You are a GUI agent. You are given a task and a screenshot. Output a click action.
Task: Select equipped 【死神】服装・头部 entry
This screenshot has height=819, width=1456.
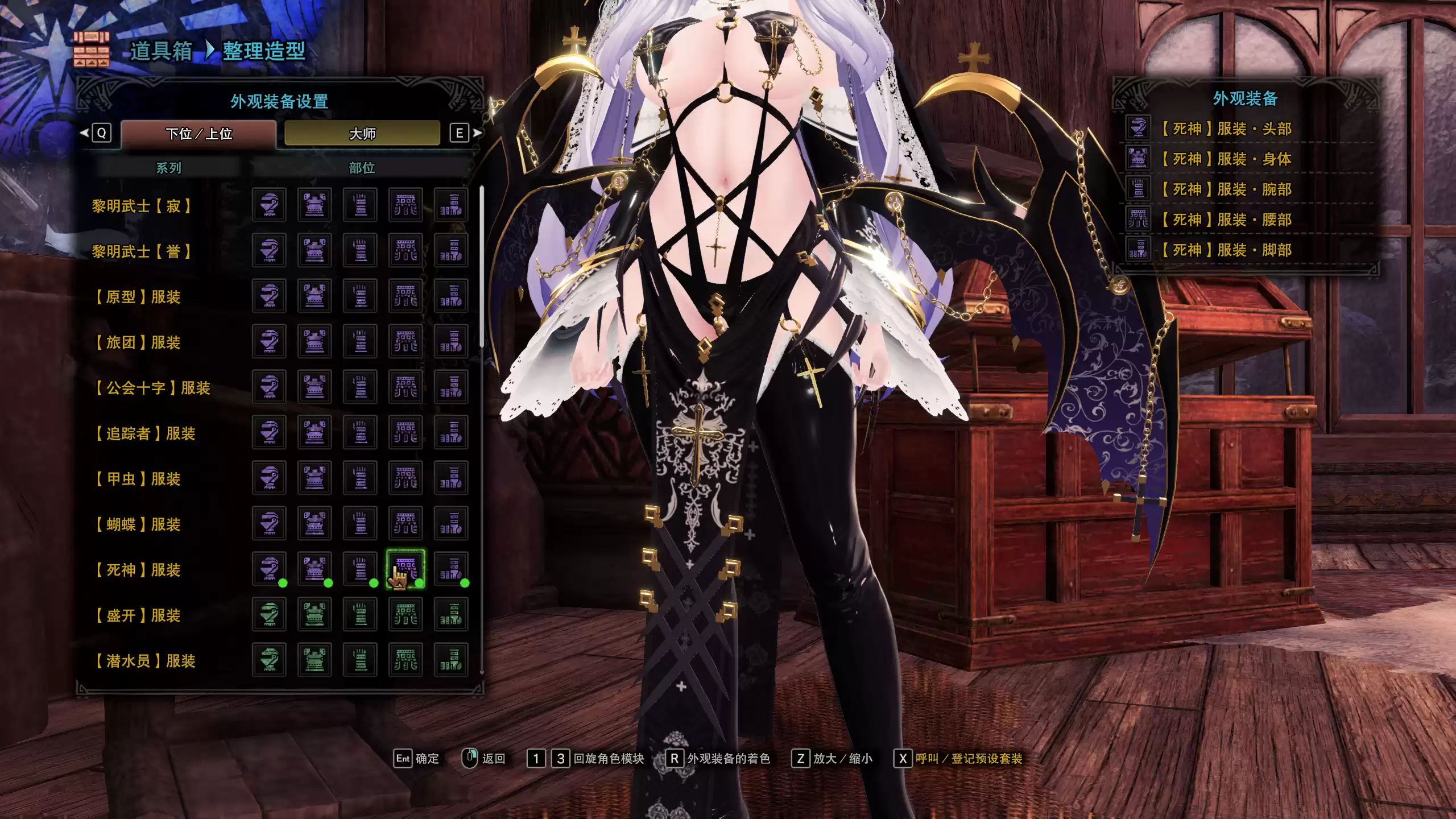pyautogui.click(x=1225, y=129)
